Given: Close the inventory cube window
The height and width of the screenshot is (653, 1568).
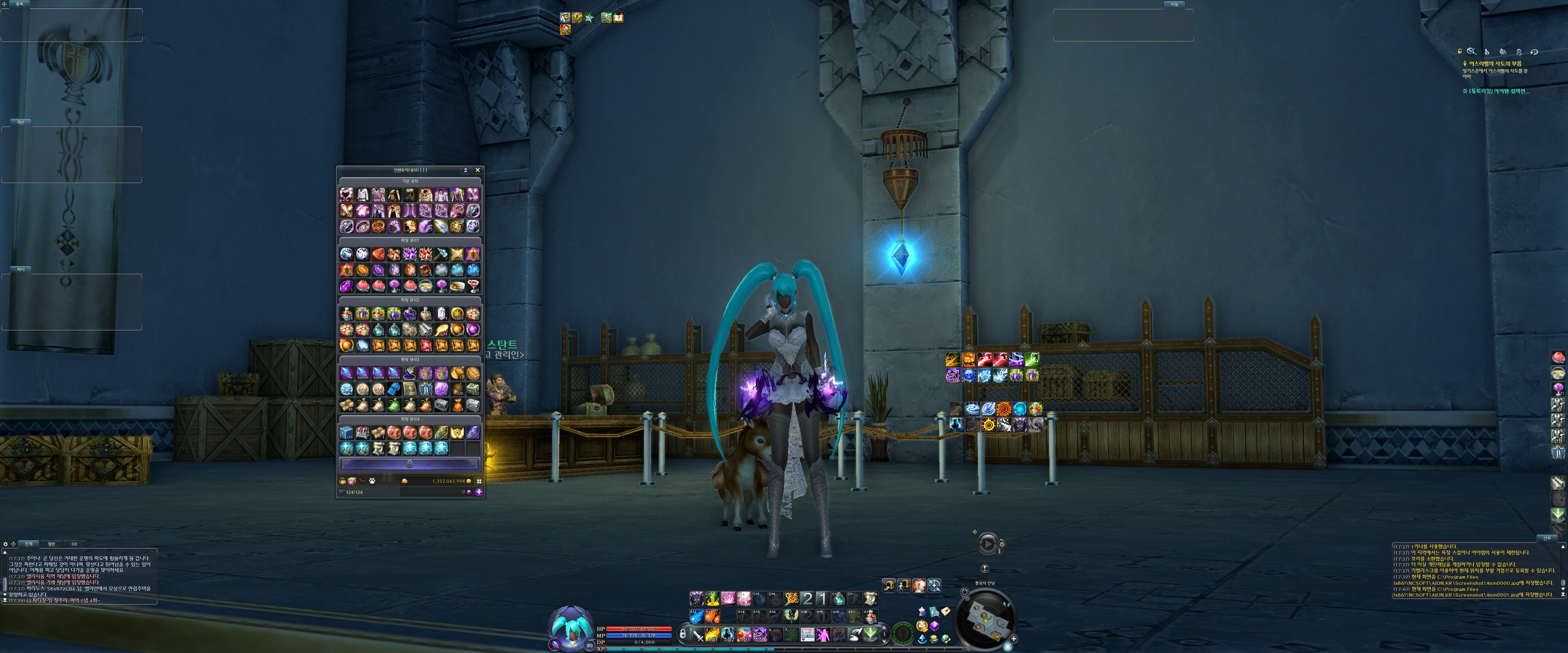Looking at the screenshot, I should coord(477,171).
